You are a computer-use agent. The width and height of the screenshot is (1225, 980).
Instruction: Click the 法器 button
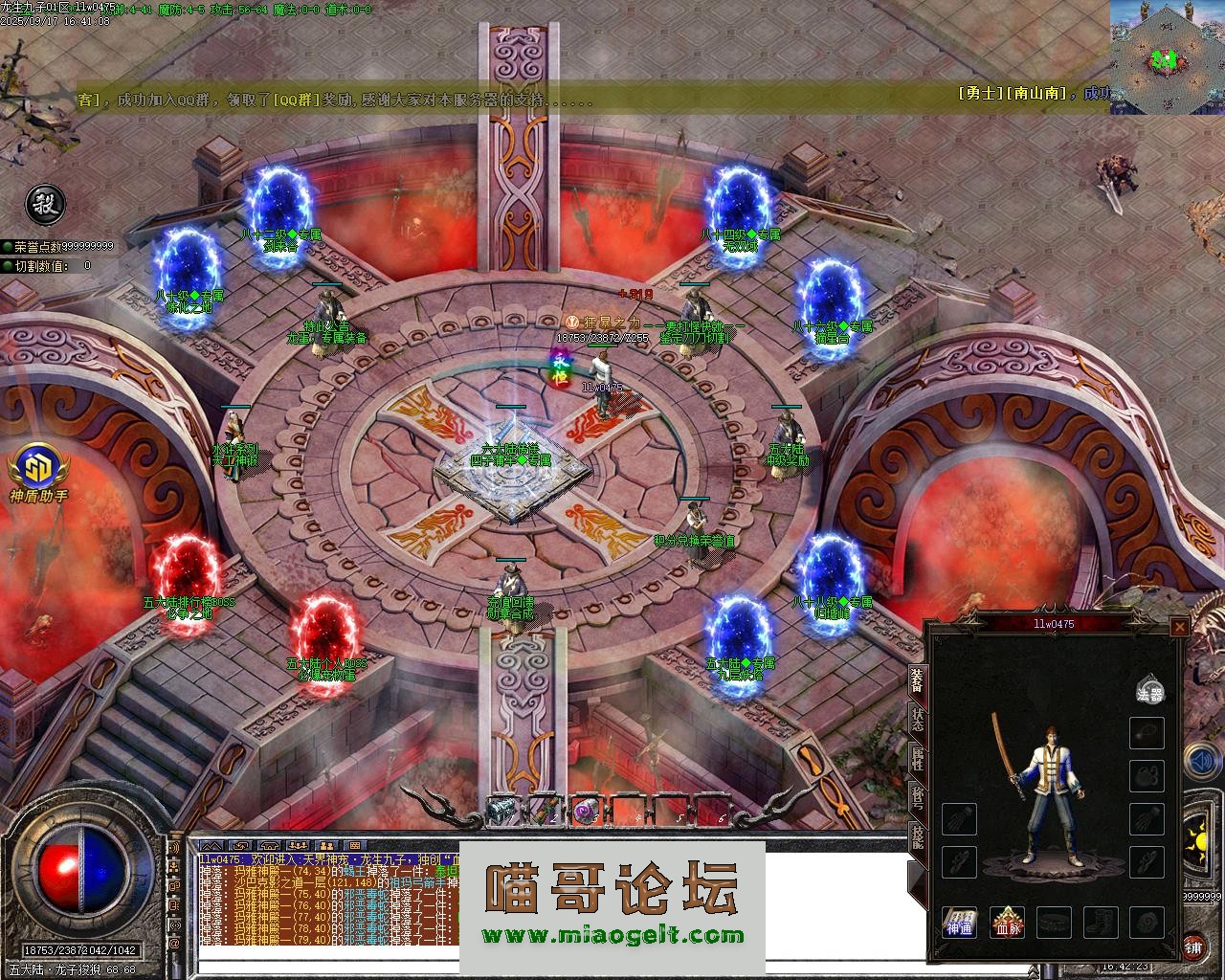tap(1149, 690)
